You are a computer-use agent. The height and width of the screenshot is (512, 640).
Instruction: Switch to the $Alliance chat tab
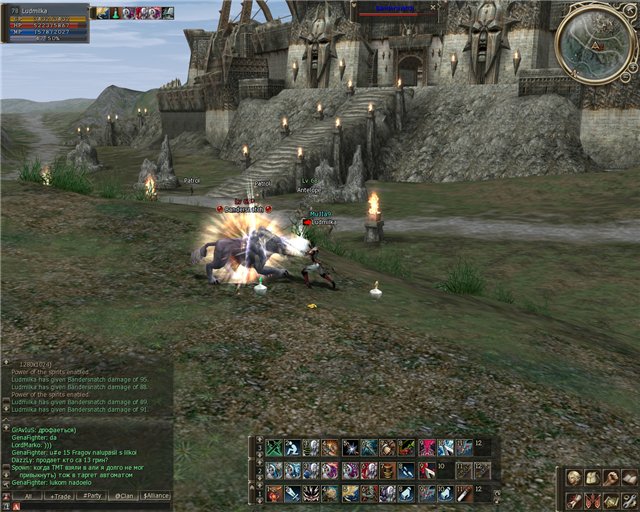[x=156, y=496]
